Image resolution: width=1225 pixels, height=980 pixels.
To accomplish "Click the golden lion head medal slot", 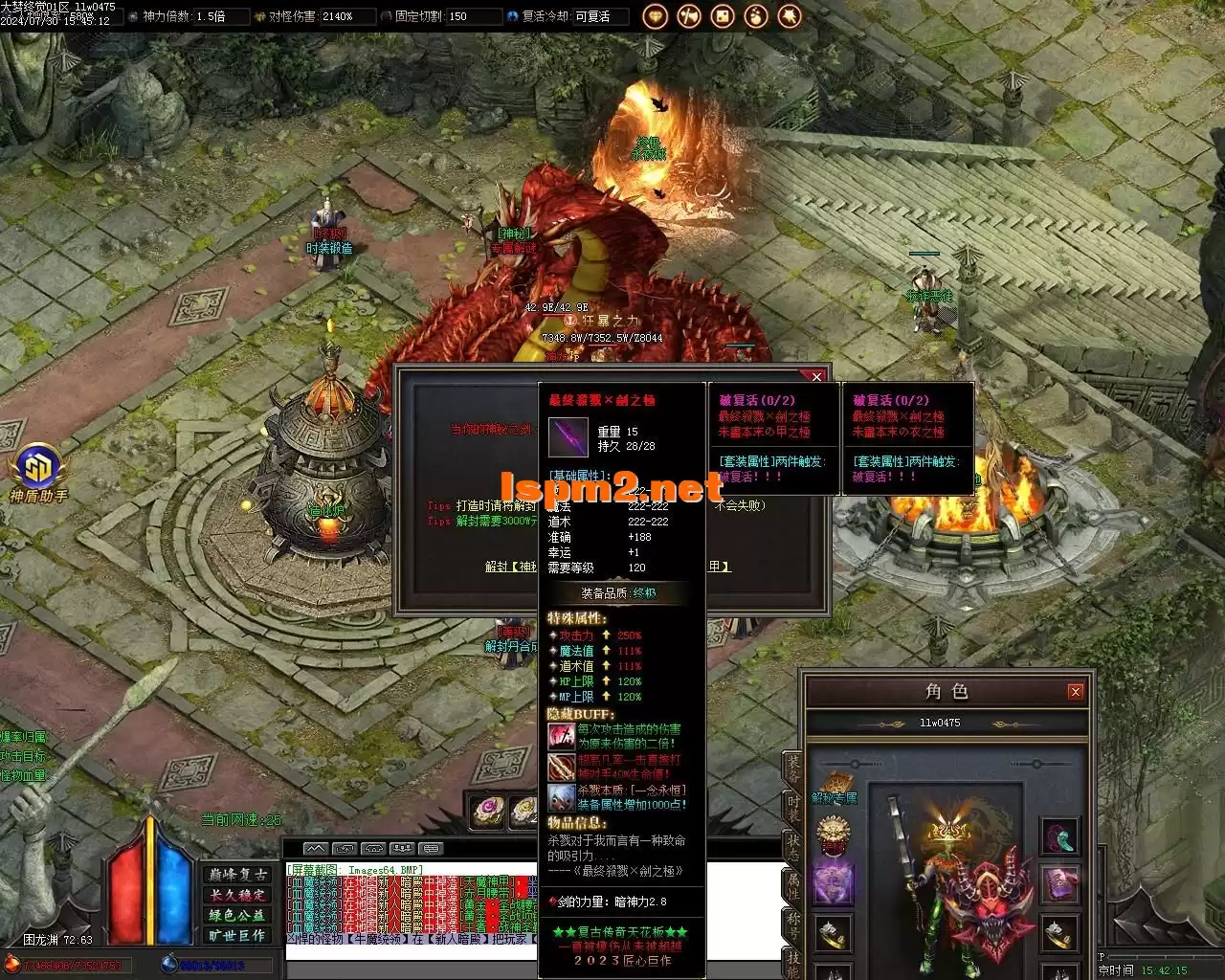I will [x=834, y=837].
